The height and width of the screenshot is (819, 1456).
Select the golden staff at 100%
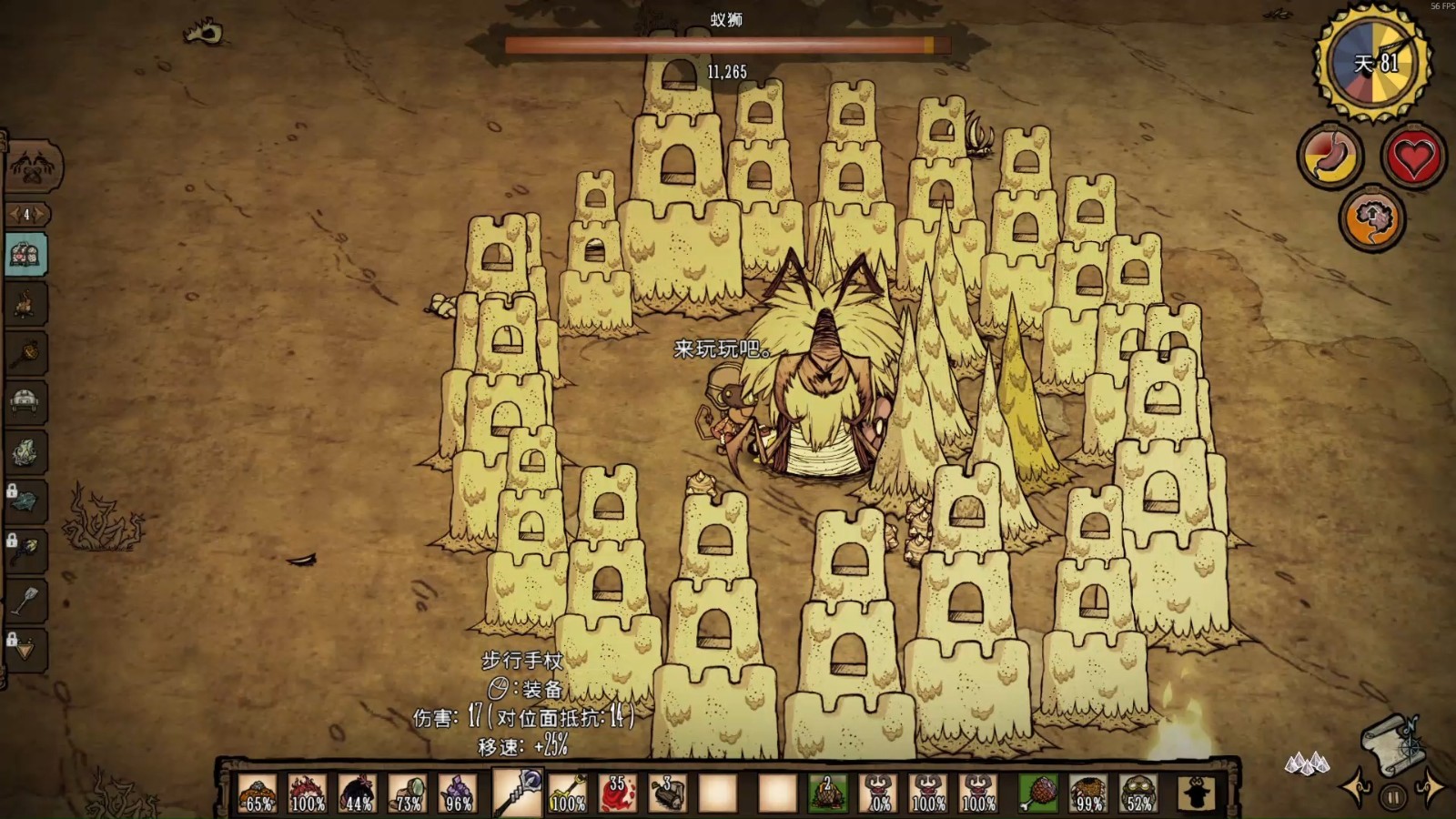(567, 792)
